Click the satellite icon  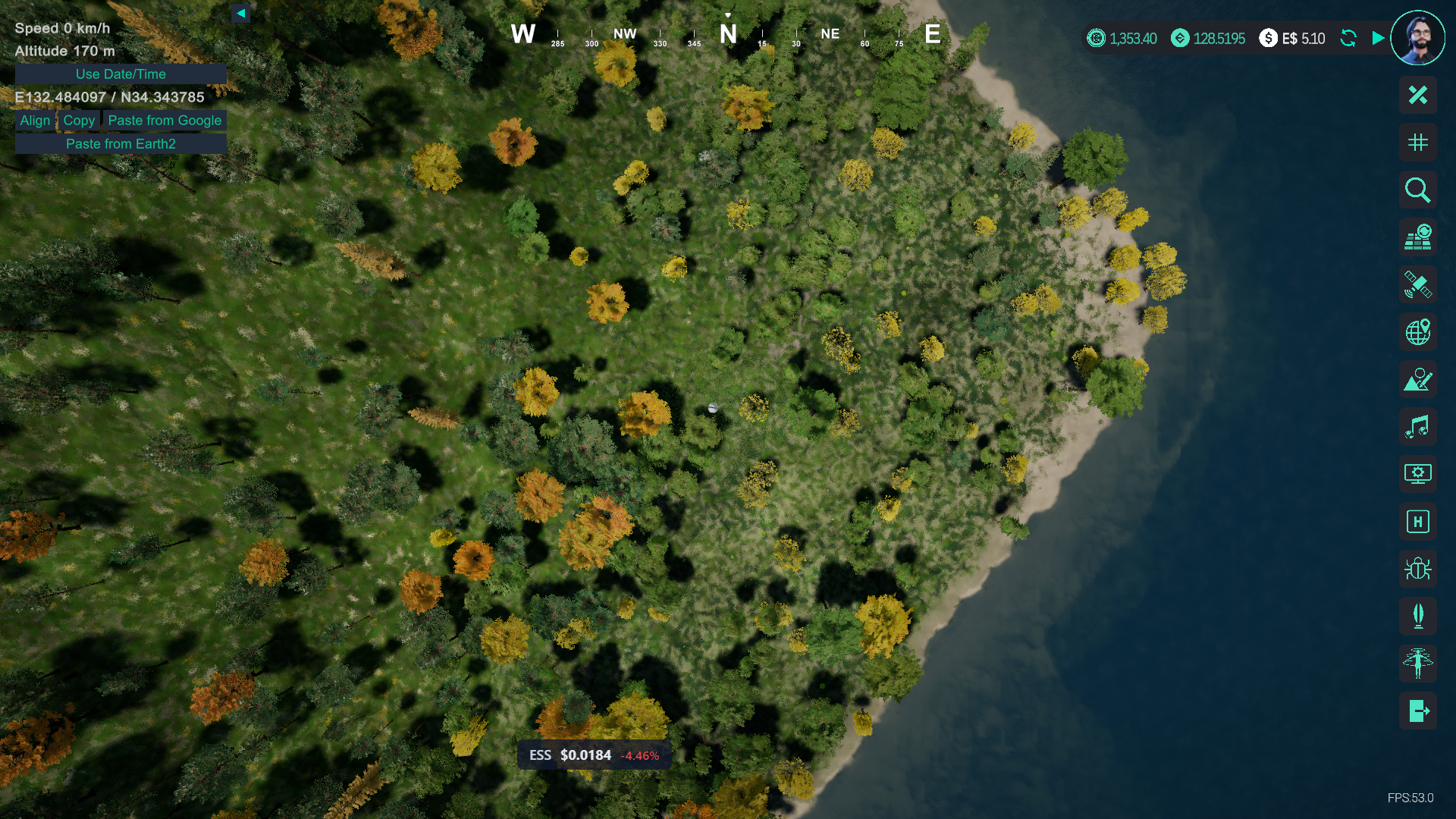coord(1417,284)
